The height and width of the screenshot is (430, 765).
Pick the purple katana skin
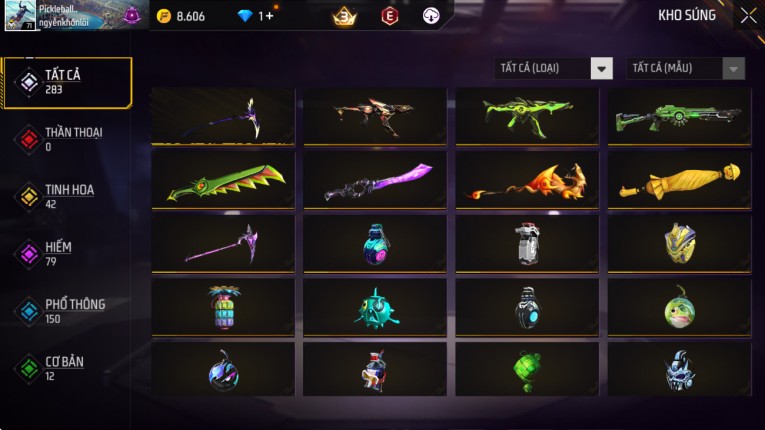point(376,180)
